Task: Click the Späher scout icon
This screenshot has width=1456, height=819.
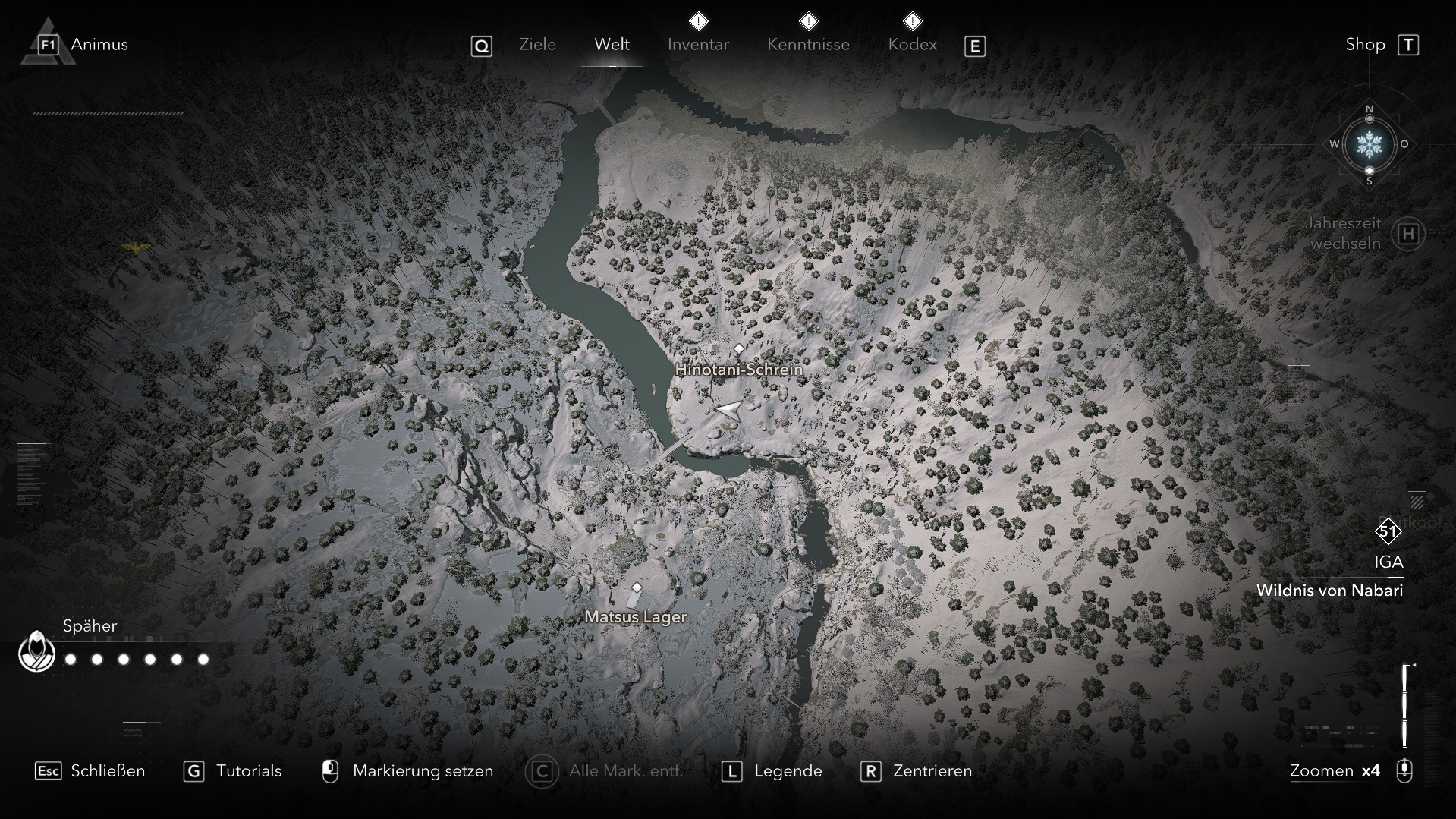Action: (x=36, y=652)
